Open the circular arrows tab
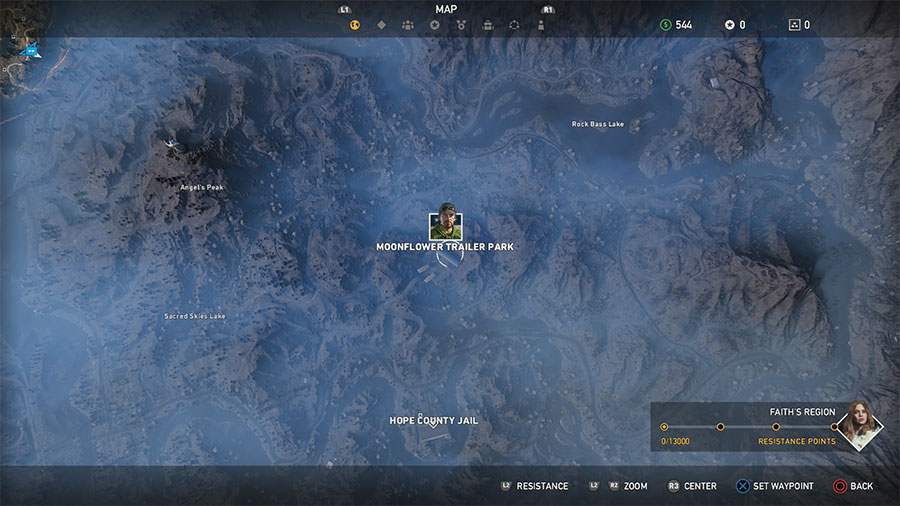This screenshot has height=506, width=900. (514, 25)
